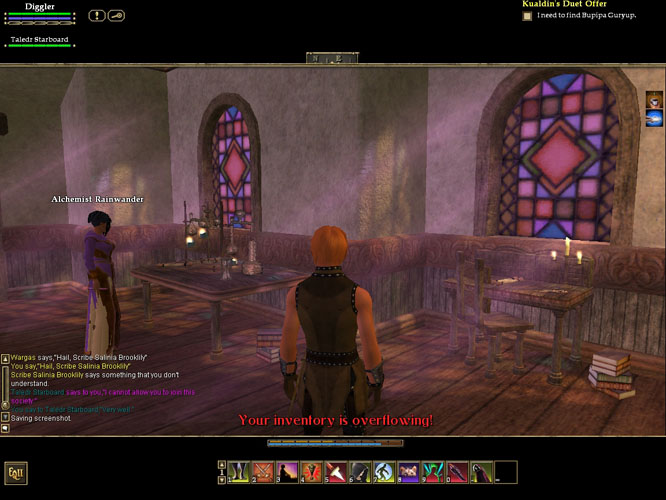Select the cat face ability icon

(408, 471)
